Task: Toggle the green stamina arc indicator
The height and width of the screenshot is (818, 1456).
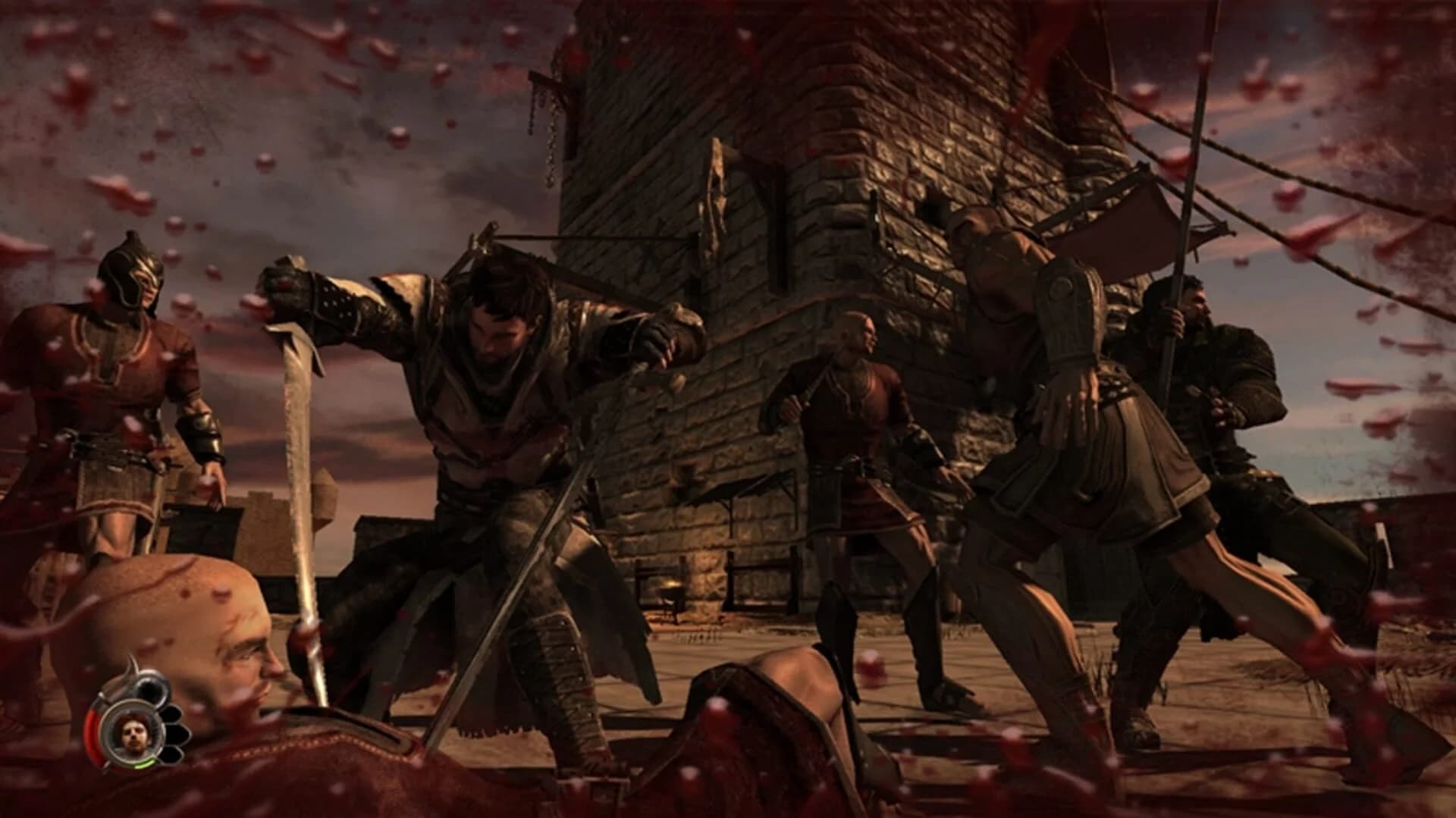Action: tap(146, 763)
